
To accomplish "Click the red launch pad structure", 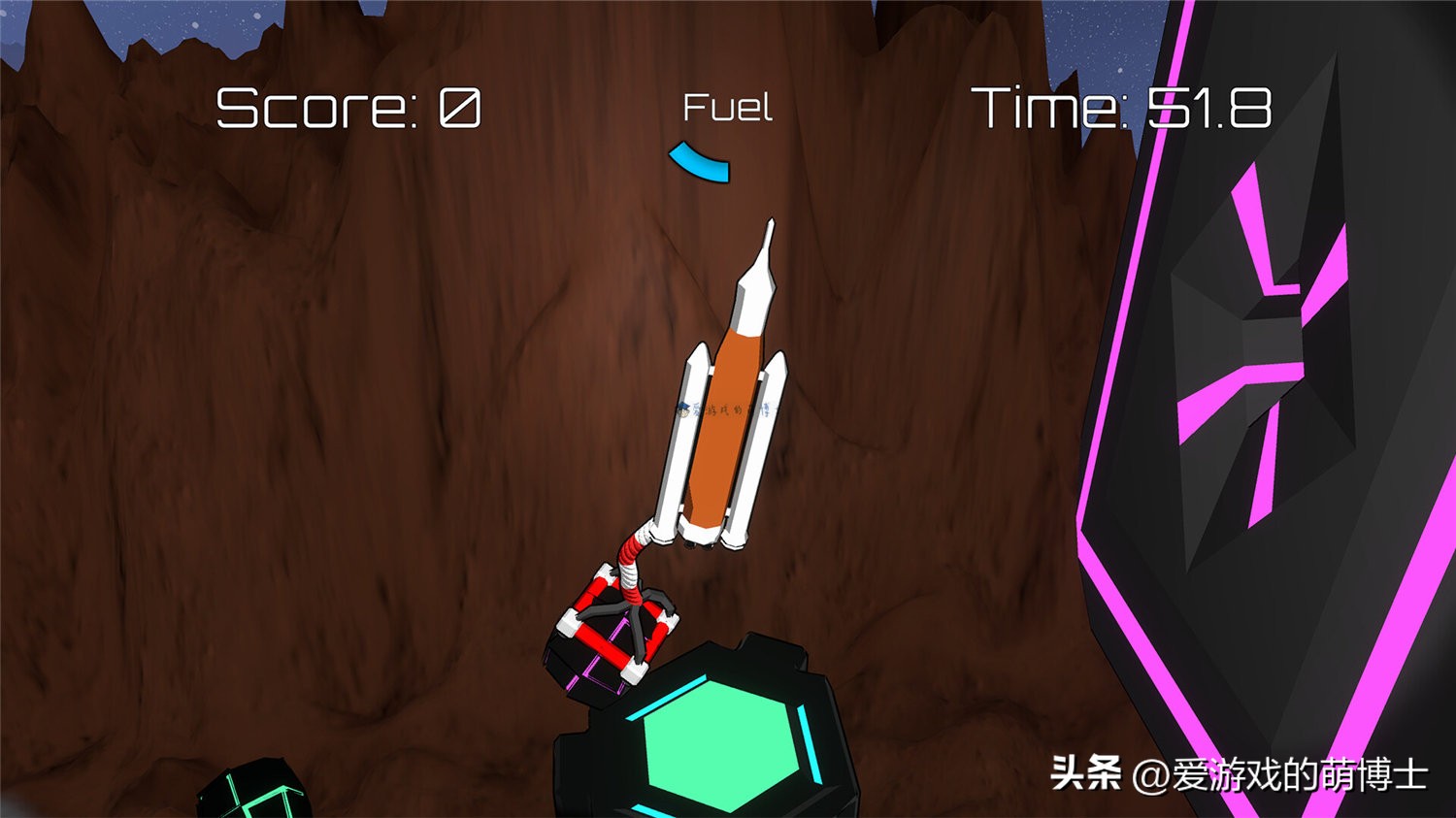I will [616, 631].
